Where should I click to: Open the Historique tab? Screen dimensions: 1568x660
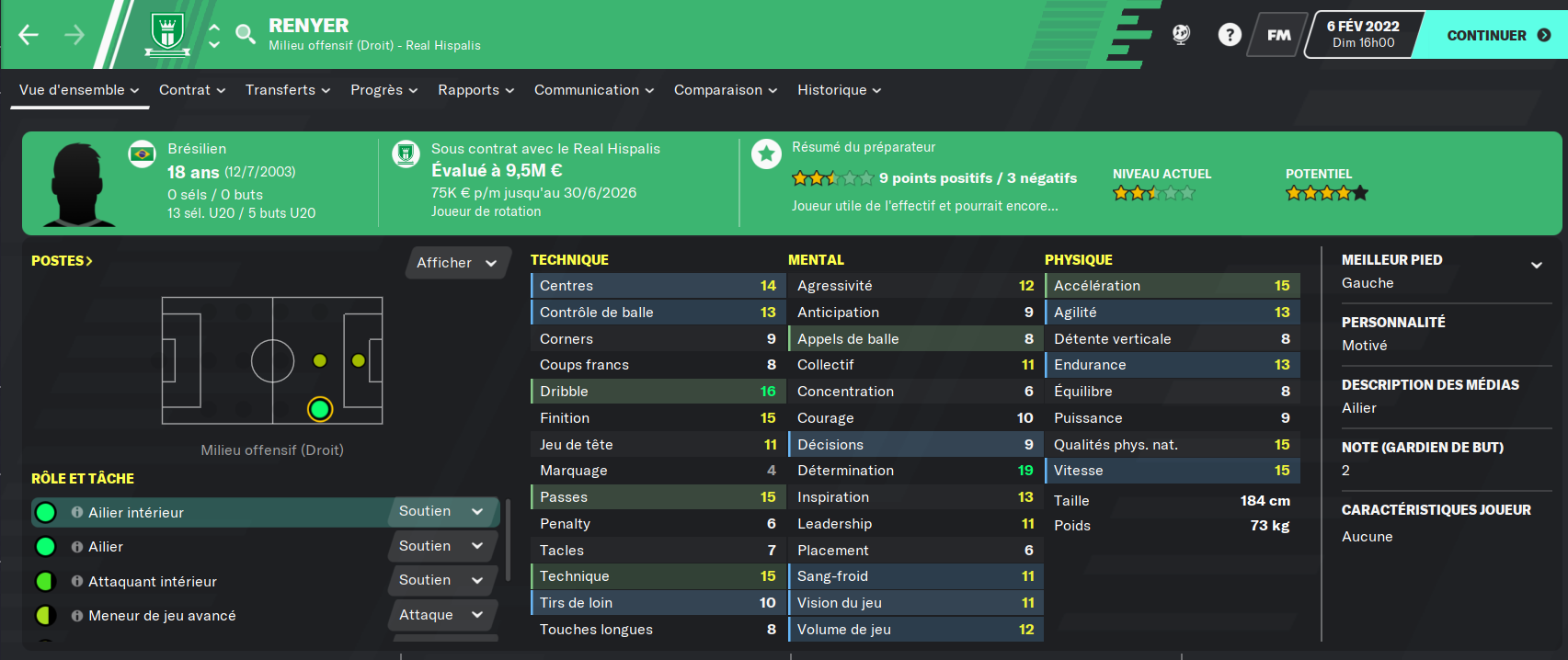pos(839,90)
